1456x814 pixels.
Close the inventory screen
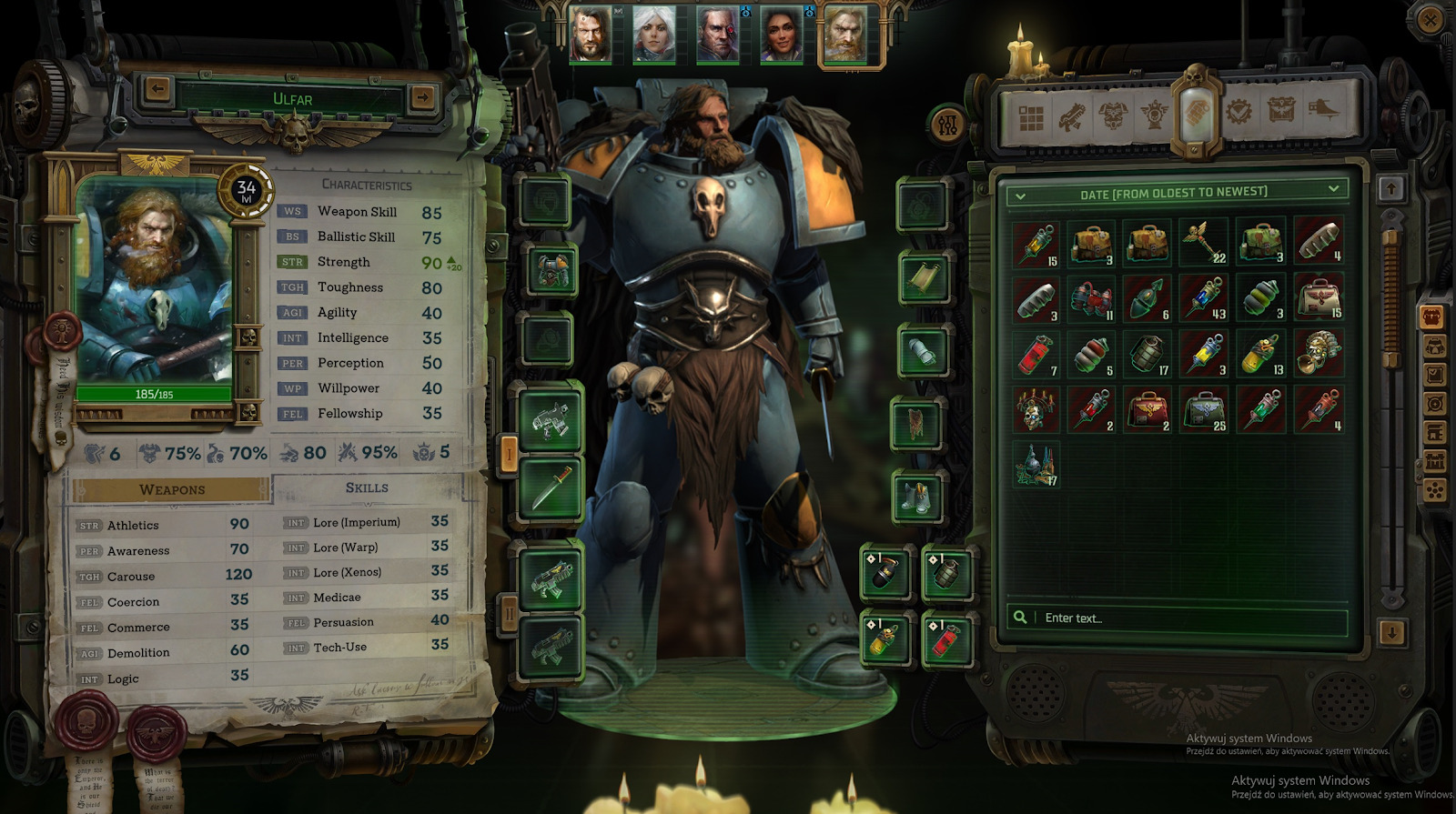1430,21
